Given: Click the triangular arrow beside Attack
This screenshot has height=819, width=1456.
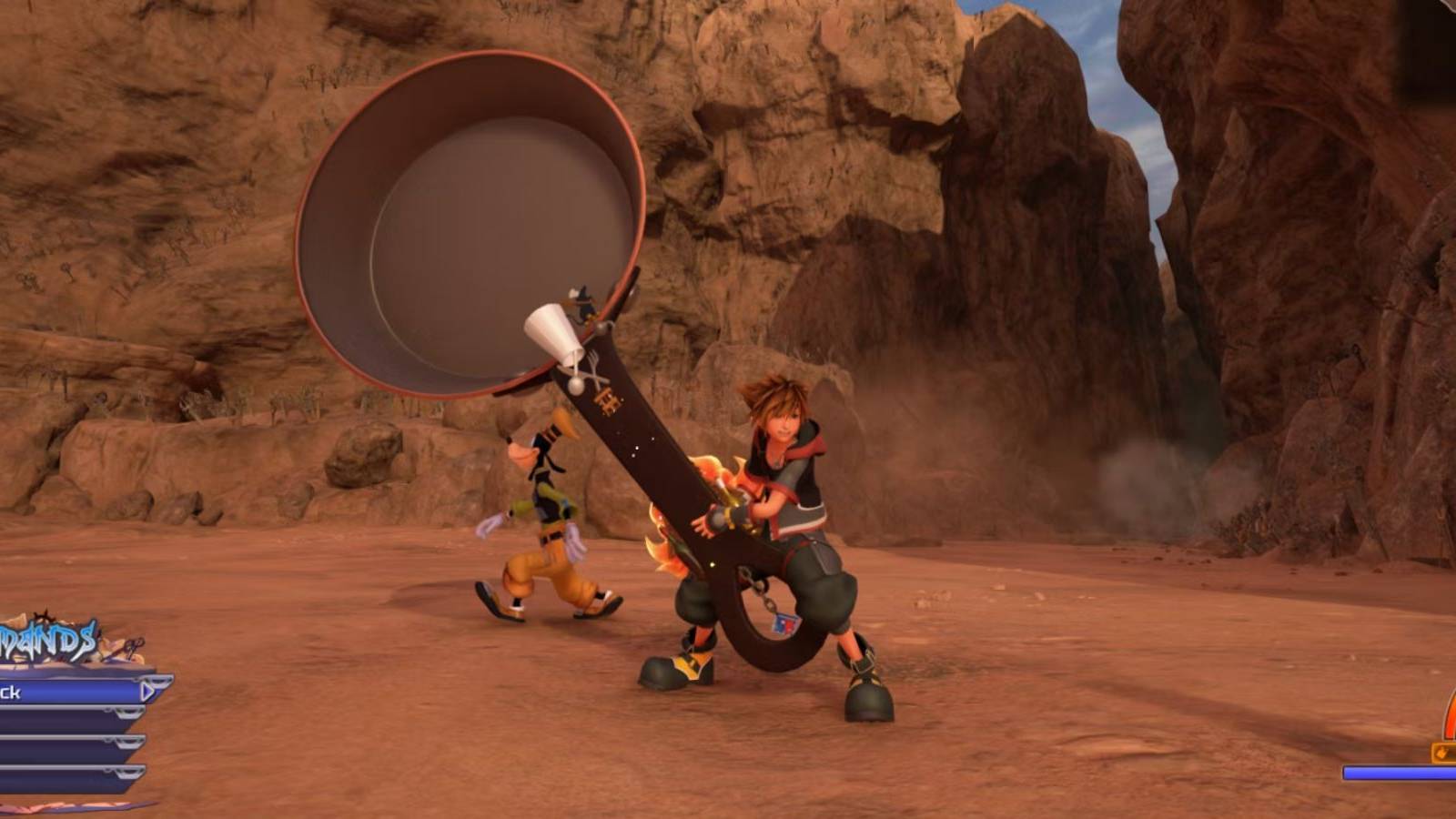Looking at the screenshot, I should click(x=147, y=692).
